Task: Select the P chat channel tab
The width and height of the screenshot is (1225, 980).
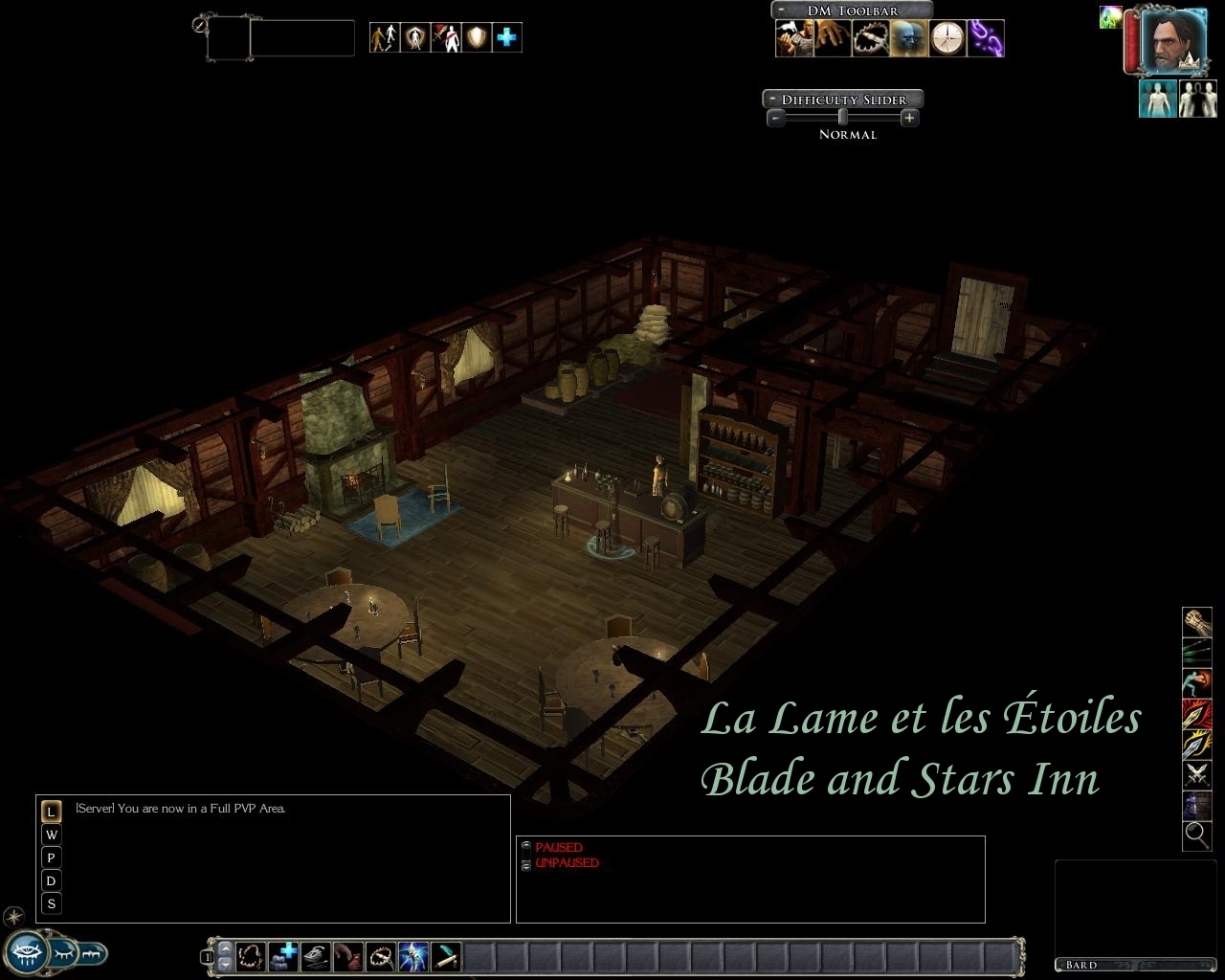Action: (x=52, y=857)
